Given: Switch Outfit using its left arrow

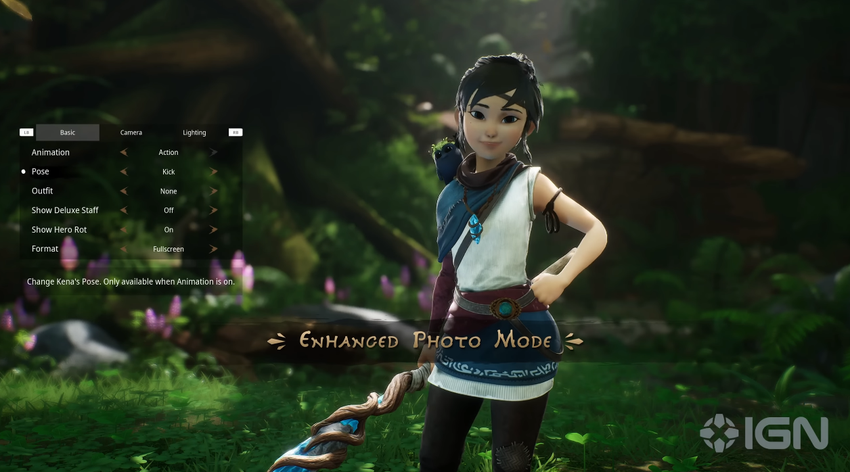Looking at the screenshot, I should pos(124,191).
